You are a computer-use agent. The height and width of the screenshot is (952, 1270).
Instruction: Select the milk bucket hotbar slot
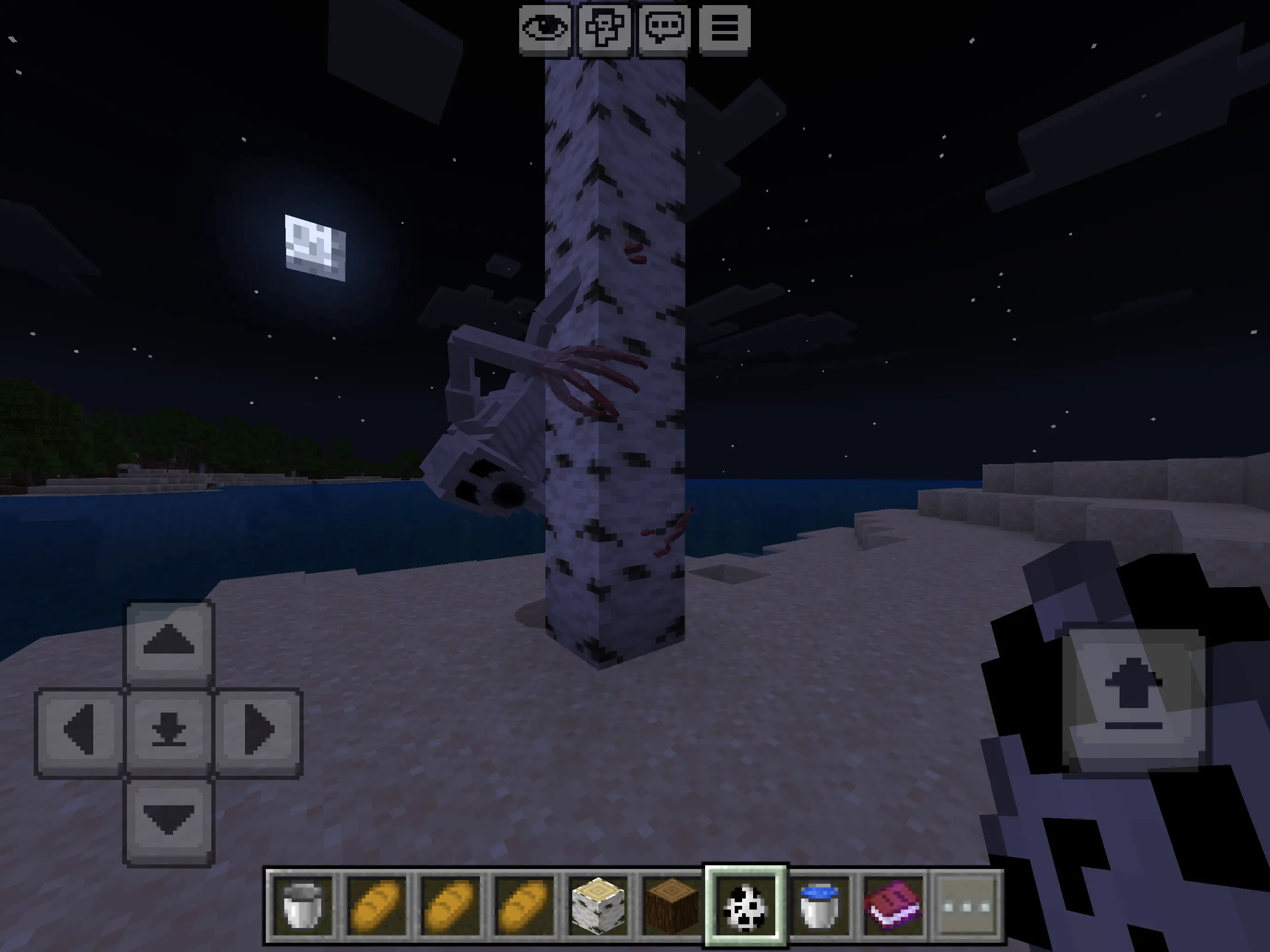coord(303,906)
